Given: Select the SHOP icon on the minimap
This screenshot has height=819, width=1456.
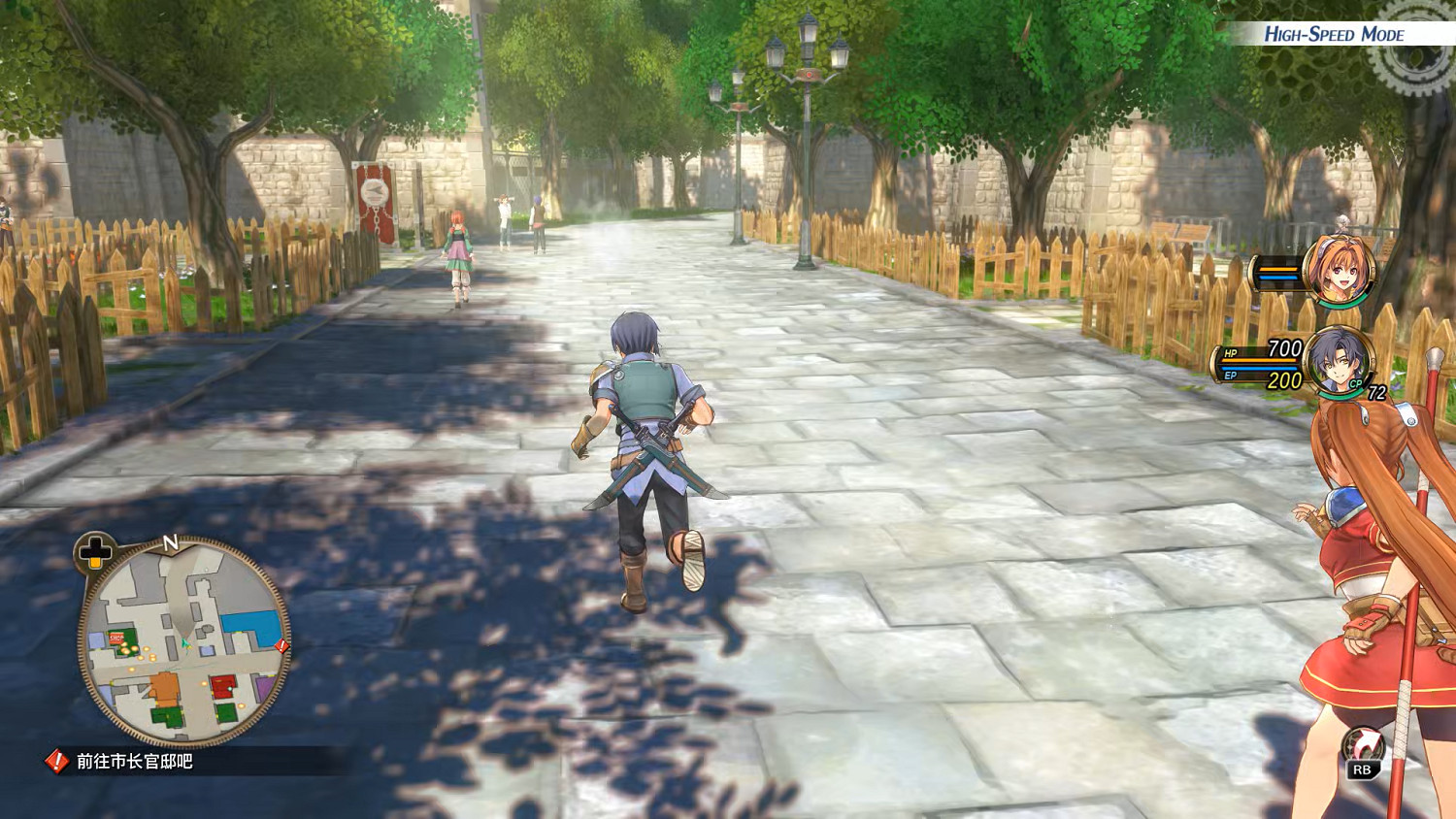Looking at the screenshot, I should [x=116, y=638].
